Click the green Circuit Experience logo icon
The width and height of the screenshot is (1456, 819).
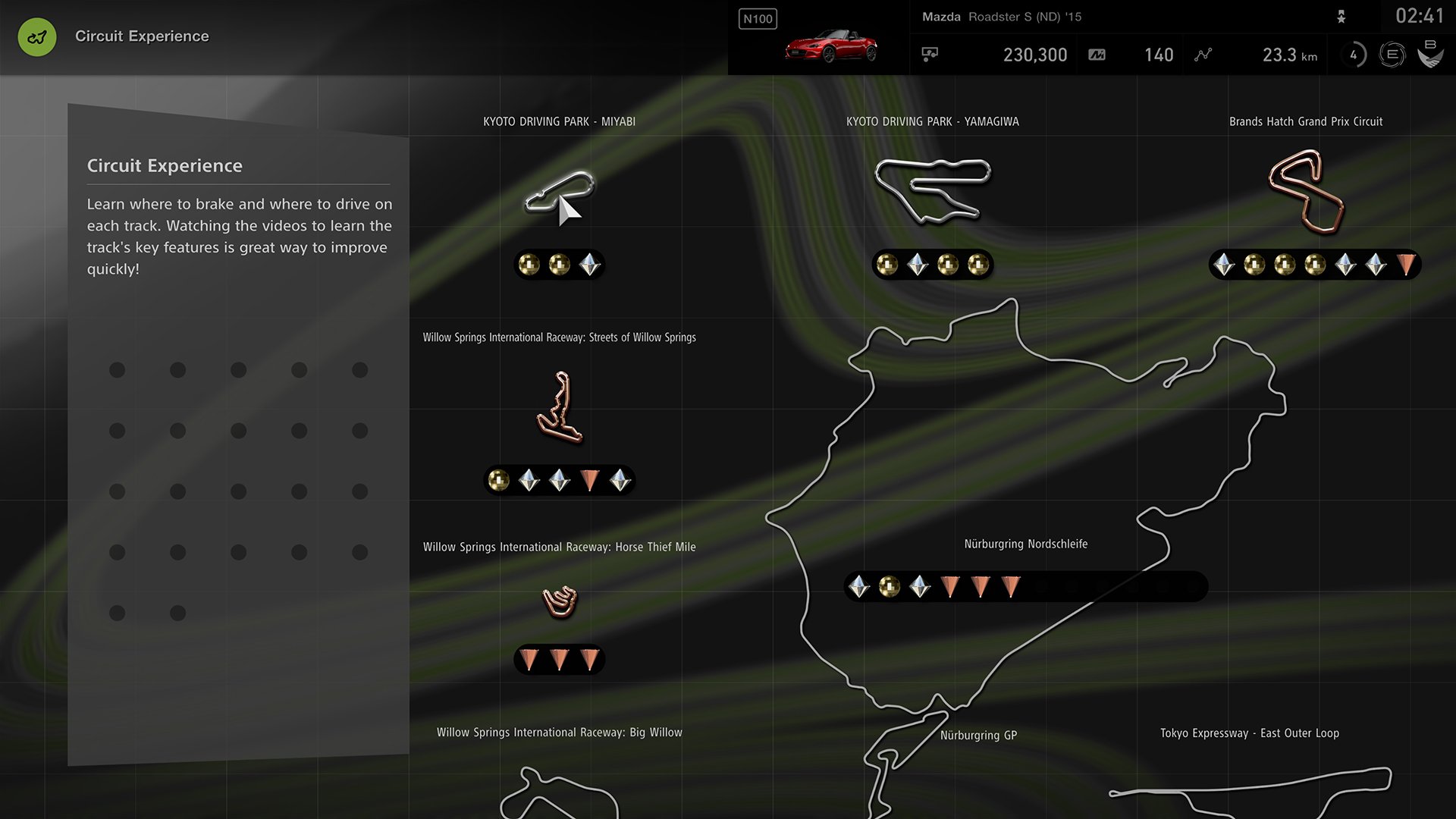tap(36, 36)
